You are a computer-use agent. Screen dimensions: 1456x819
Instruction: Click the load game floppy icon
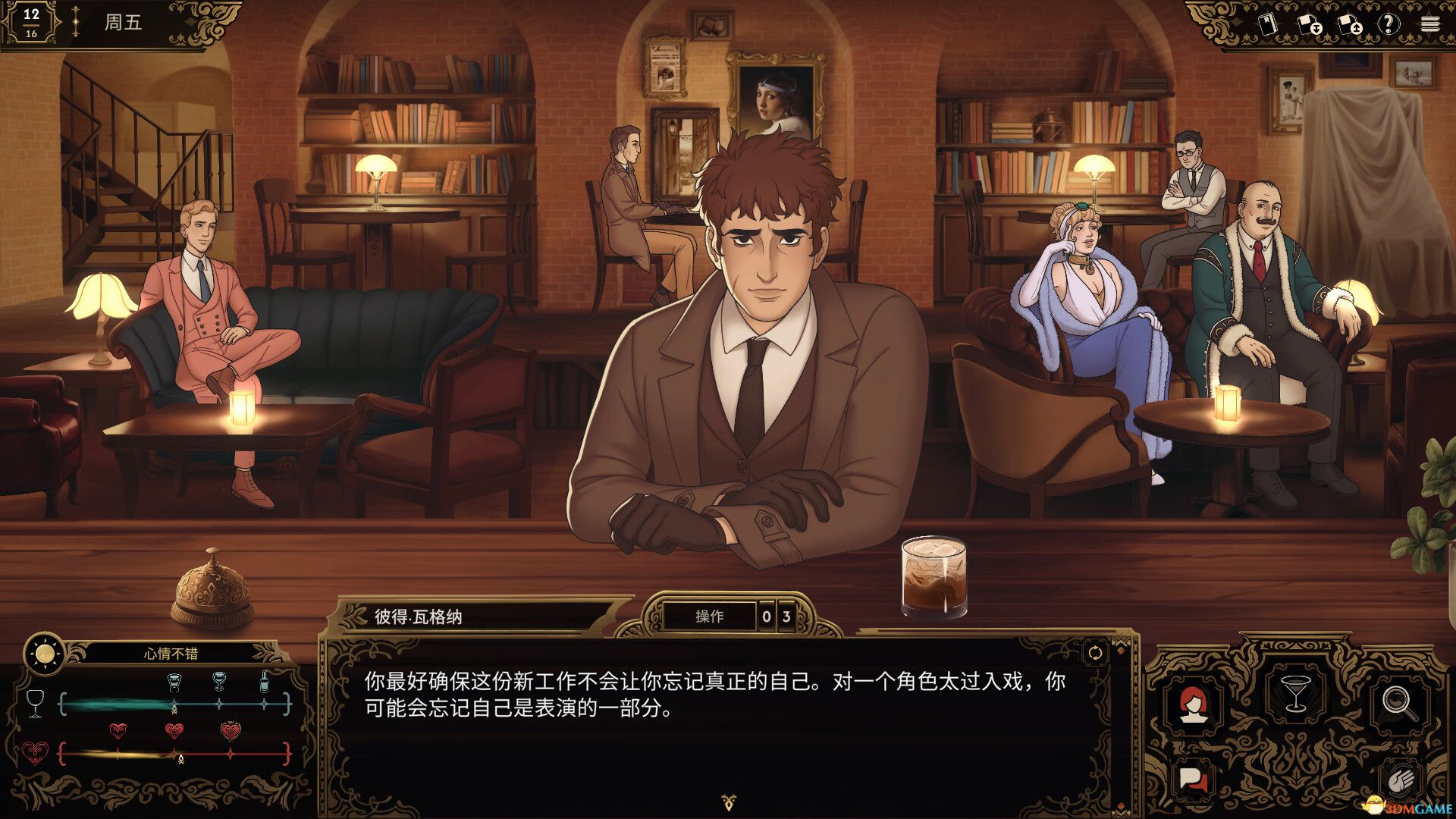tap(1351, 24)
